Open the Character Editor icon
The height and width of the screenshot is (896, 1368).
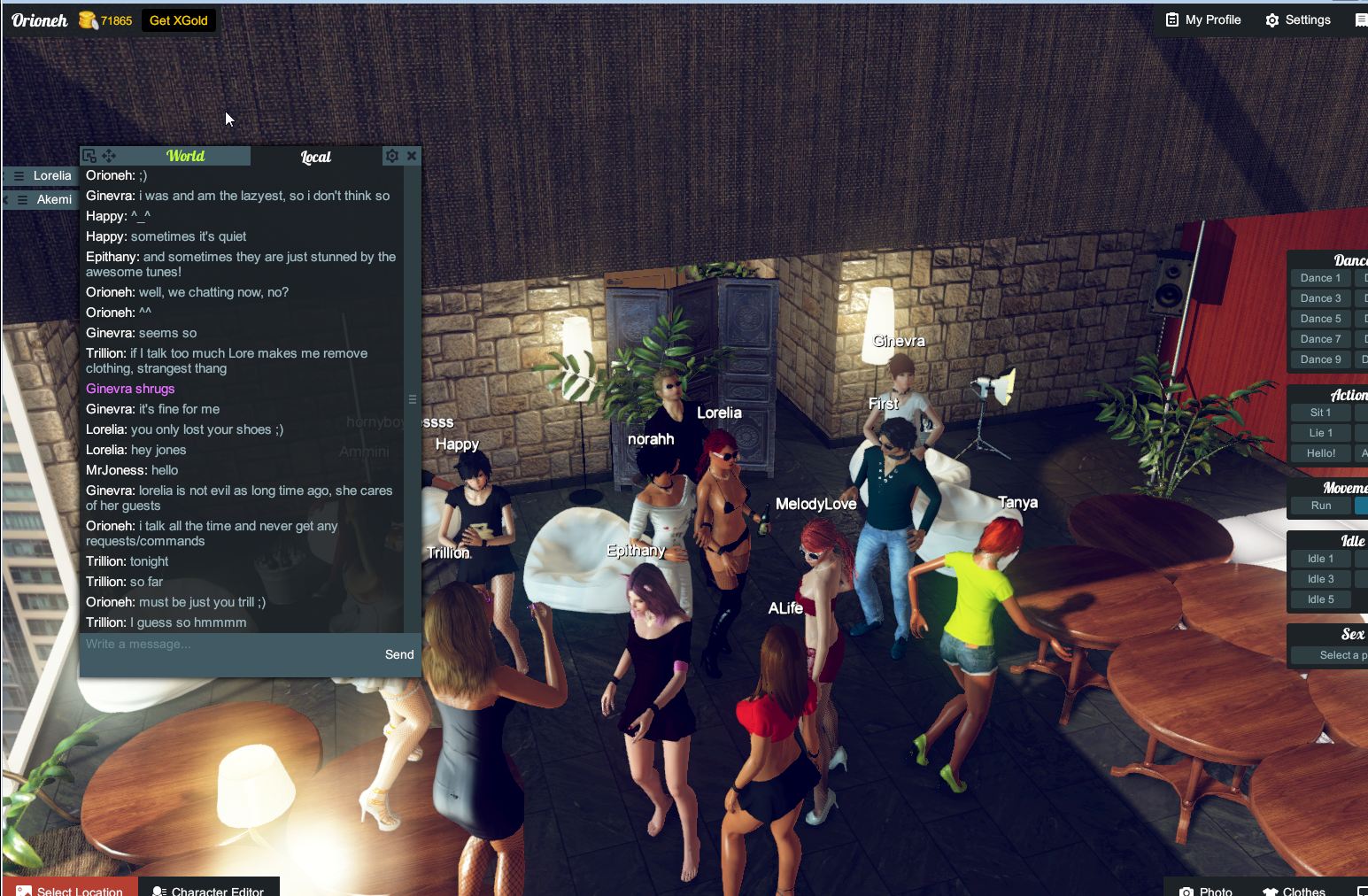click(158, 891)
